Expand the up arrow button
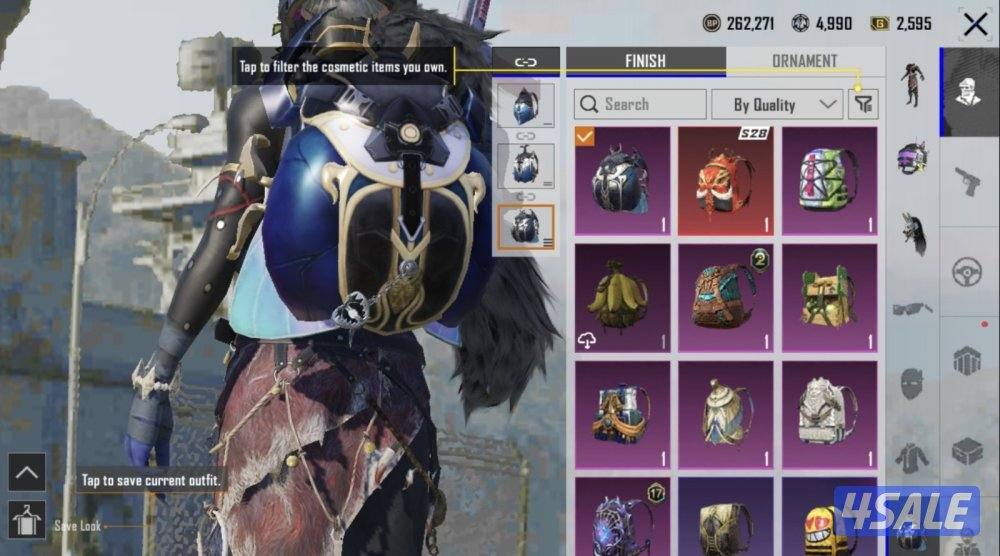The height and width of the screenshot is (556, 1000). pyautogui.click(x=27, y=472)
